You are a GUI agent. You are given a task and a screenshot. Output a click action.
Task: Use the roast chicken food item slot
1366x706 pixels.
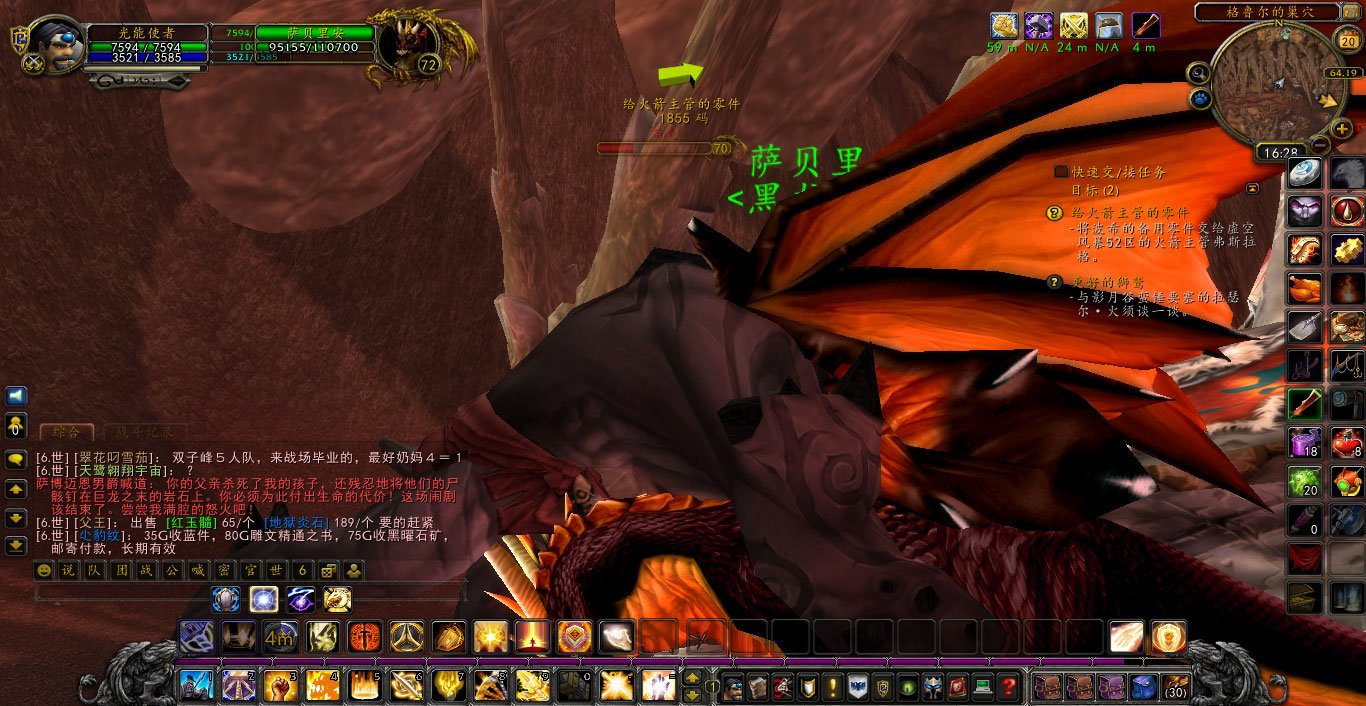[x=1304, y=289]
